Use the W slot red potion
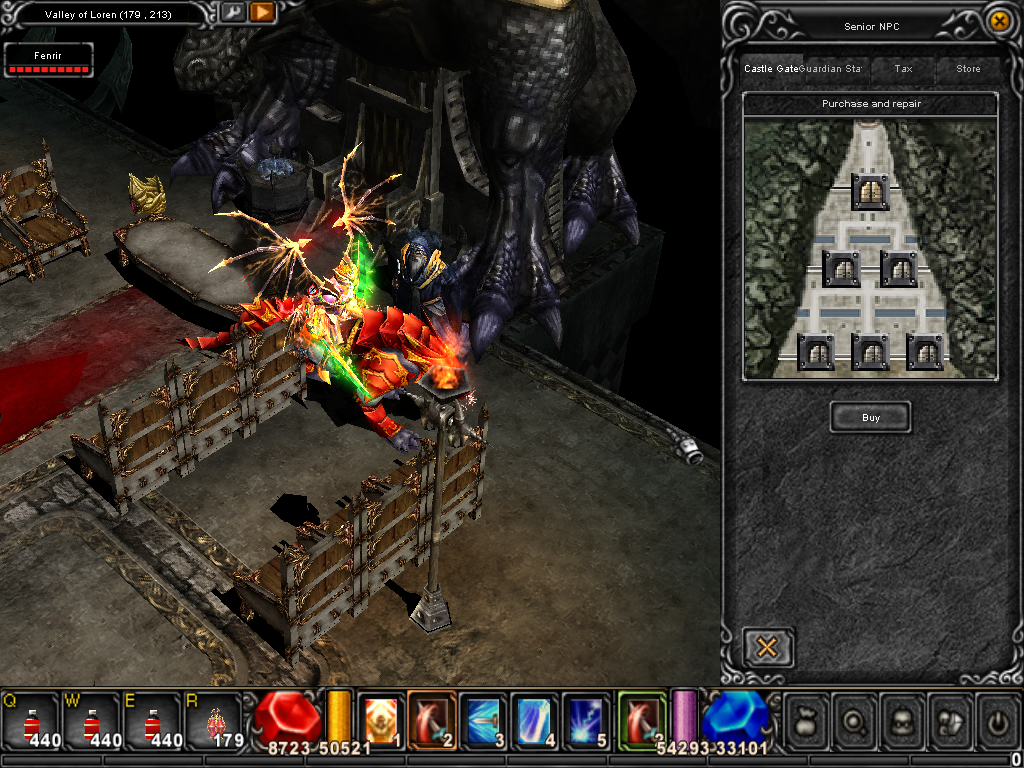 click(x=92, y=721)
